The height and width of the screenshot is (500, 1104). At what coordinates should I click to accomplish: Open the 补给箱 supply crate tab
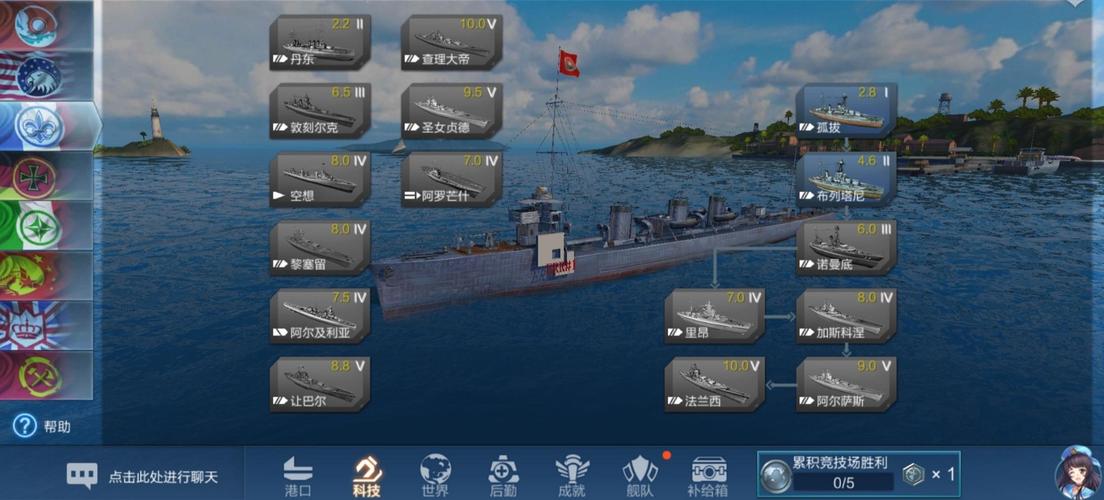708,475
